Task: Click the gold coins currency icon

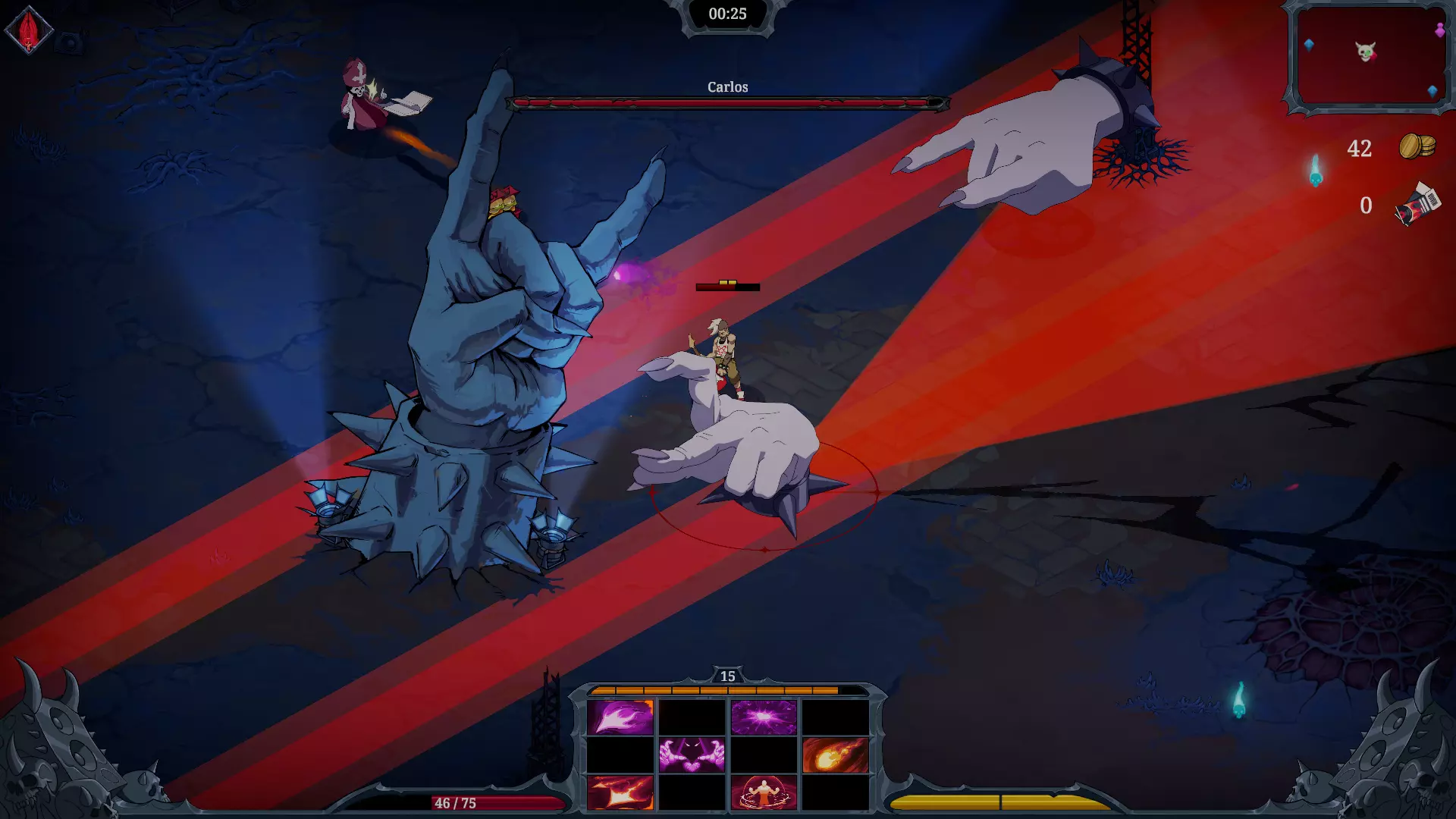Action: [1417, 146]
